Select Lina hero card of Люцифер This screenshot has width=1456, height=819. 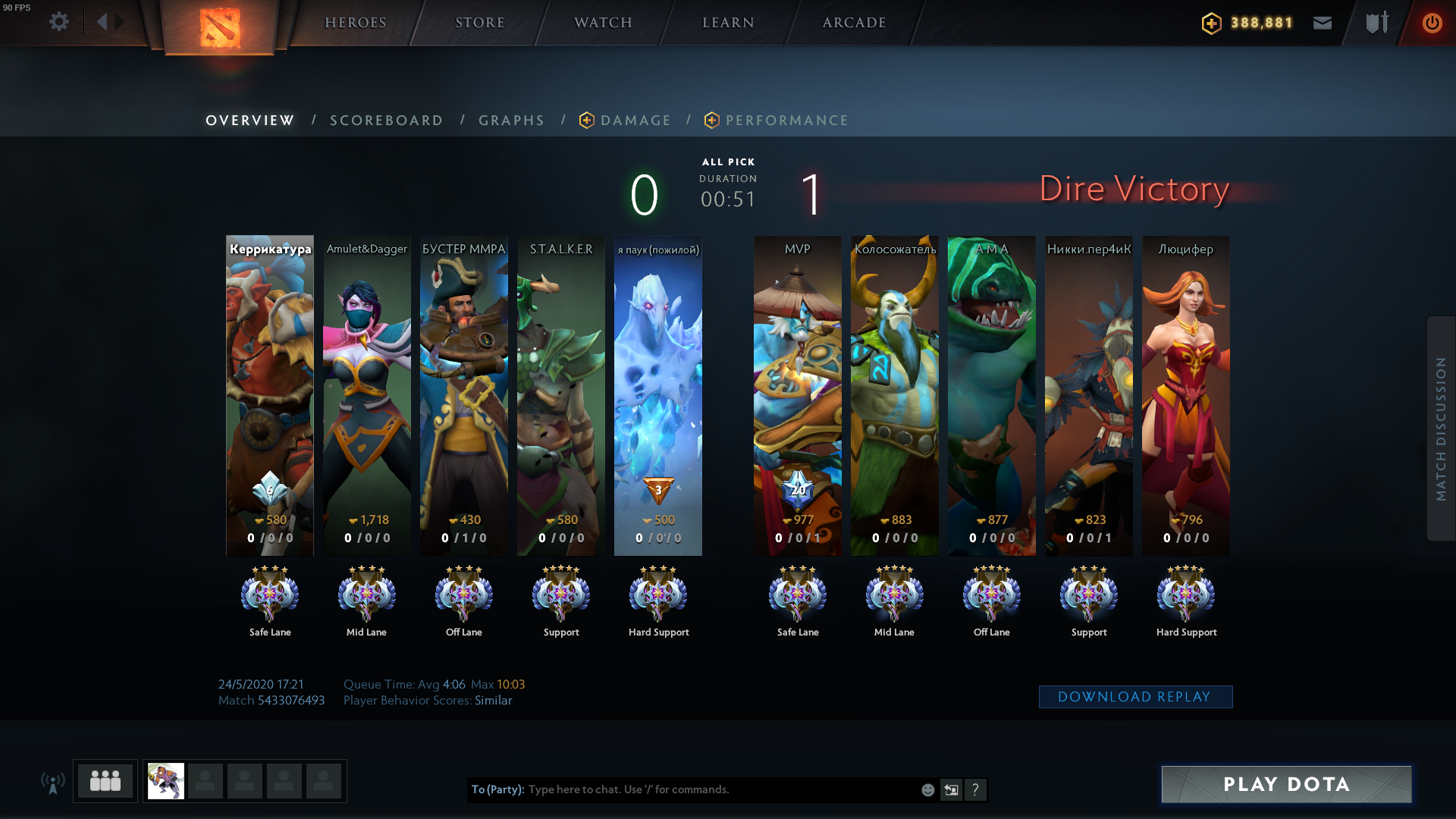1186,394
